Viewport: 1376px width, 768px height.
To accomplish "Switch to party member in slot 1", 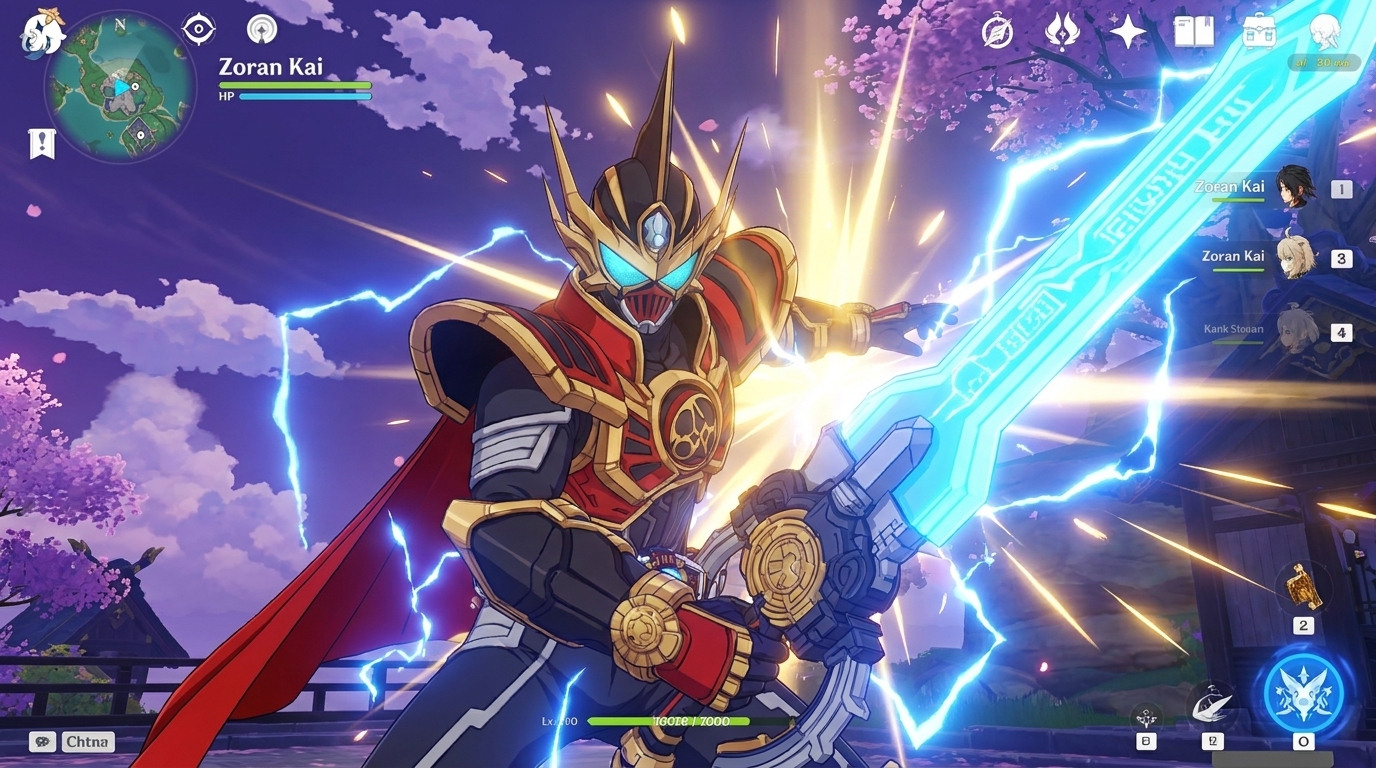I will (1294, 188).
